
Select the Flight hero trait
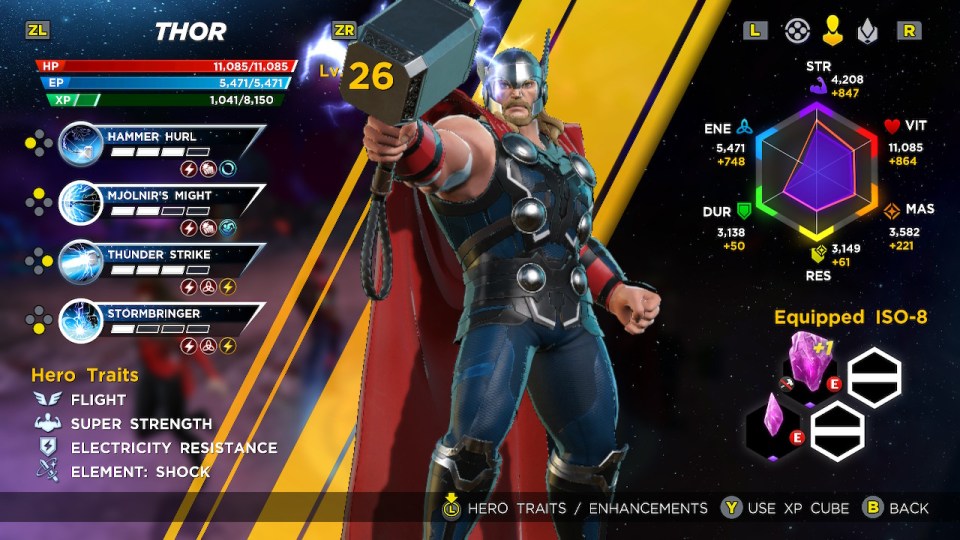[98, 400]
